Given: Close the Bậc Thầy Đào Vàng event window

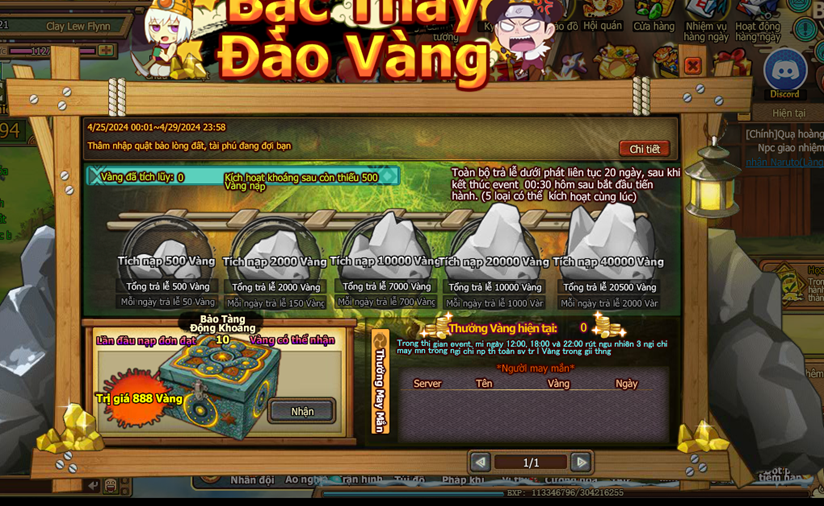Looking at the screenshot, I should [x=692, y=66].
